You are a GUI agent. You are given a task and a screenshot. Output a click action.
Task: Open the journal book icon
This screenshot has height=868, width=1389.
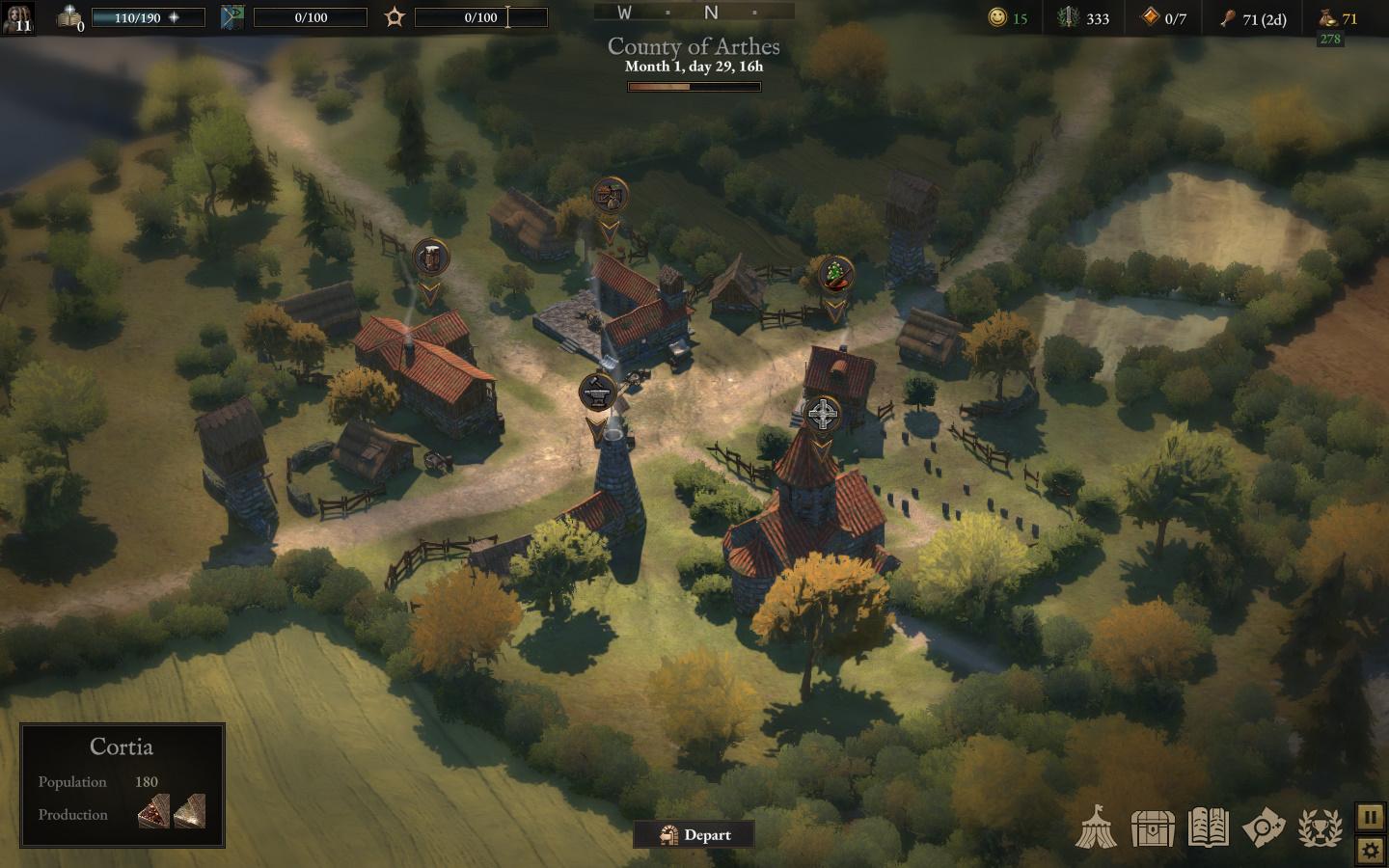(1208, 827)
